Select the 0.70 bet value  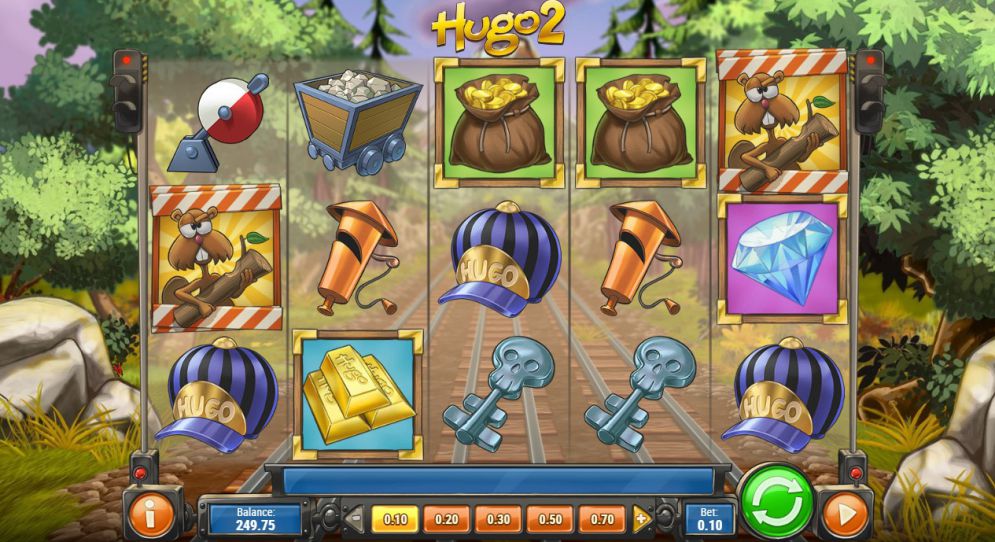(602, 519)
